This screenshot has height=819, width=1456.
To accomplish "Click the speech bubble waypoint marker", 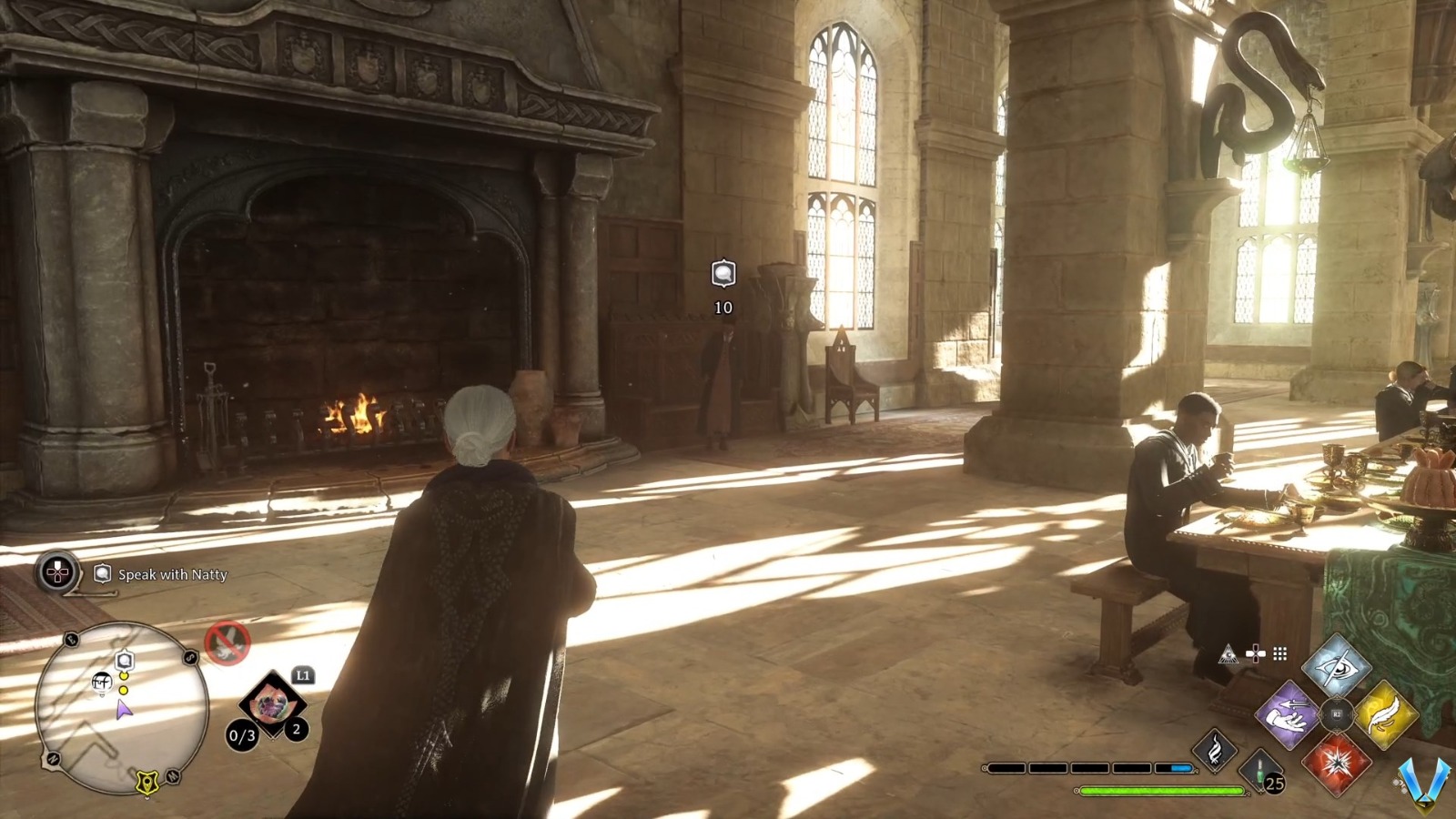I will [723, 273].
